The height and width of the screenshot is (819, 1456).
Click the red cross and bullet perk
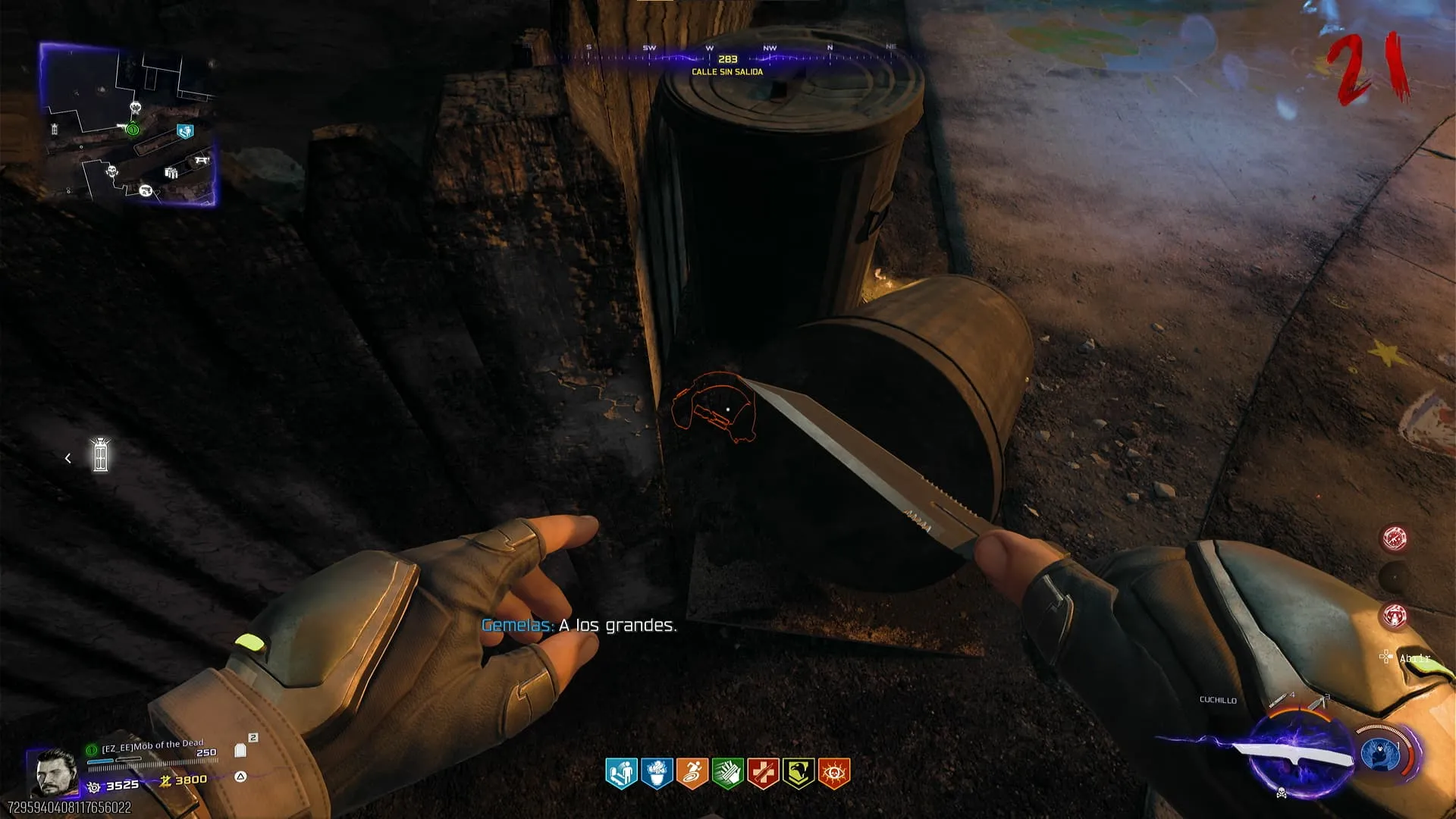pyautogui.click(x=763, y=773)
